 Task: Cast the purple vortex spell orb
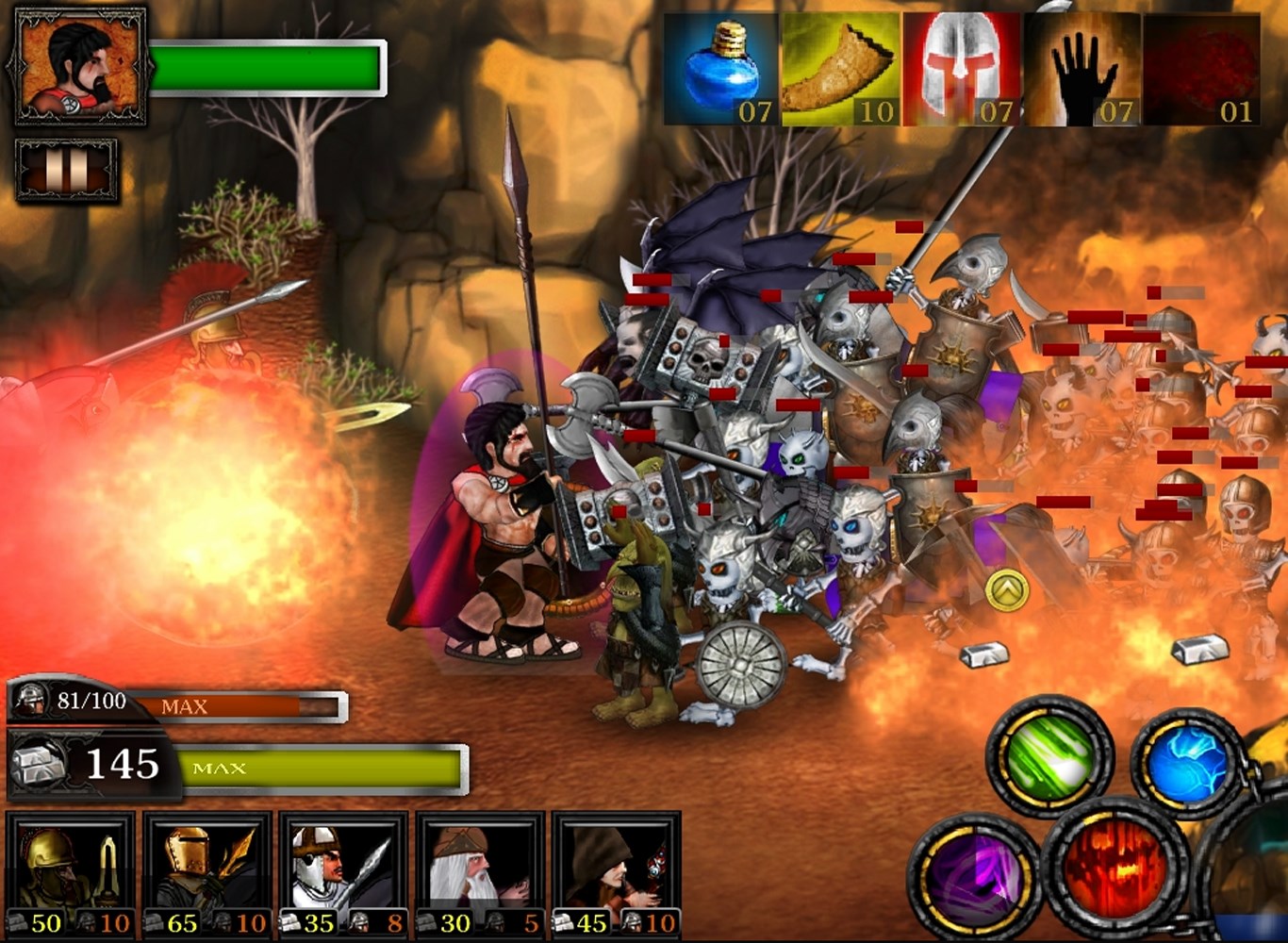pos(971,875)
